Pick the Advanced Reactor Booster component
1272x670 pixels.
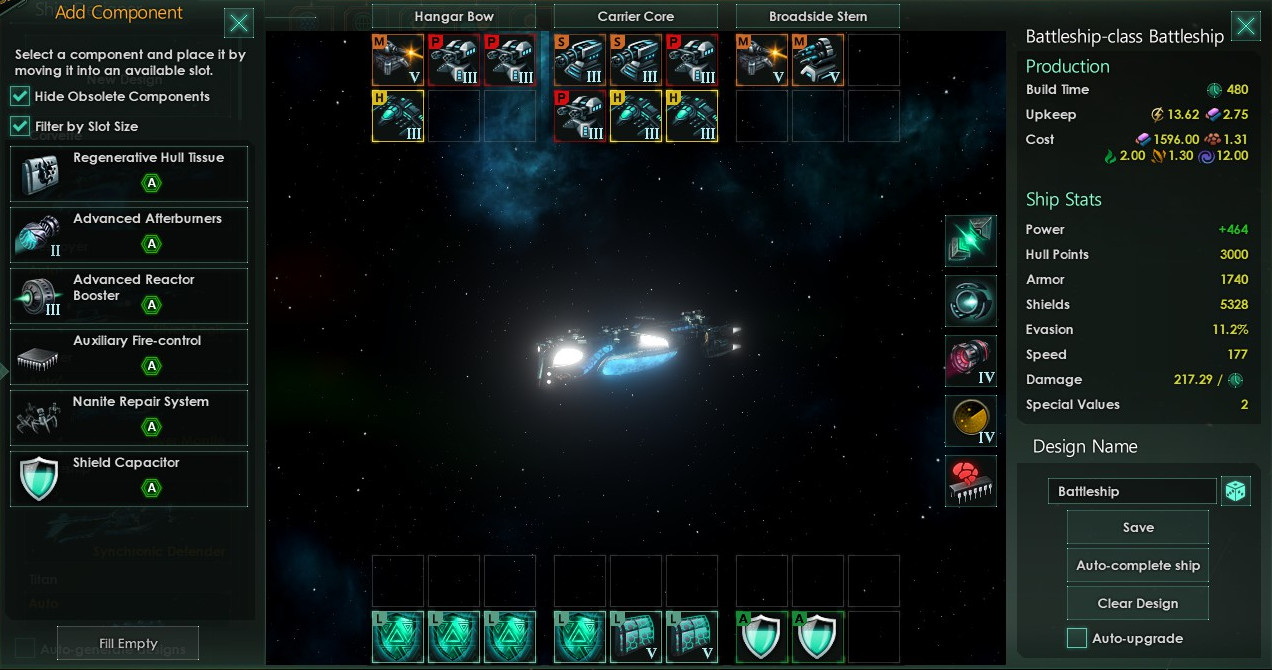coord(129,295)
